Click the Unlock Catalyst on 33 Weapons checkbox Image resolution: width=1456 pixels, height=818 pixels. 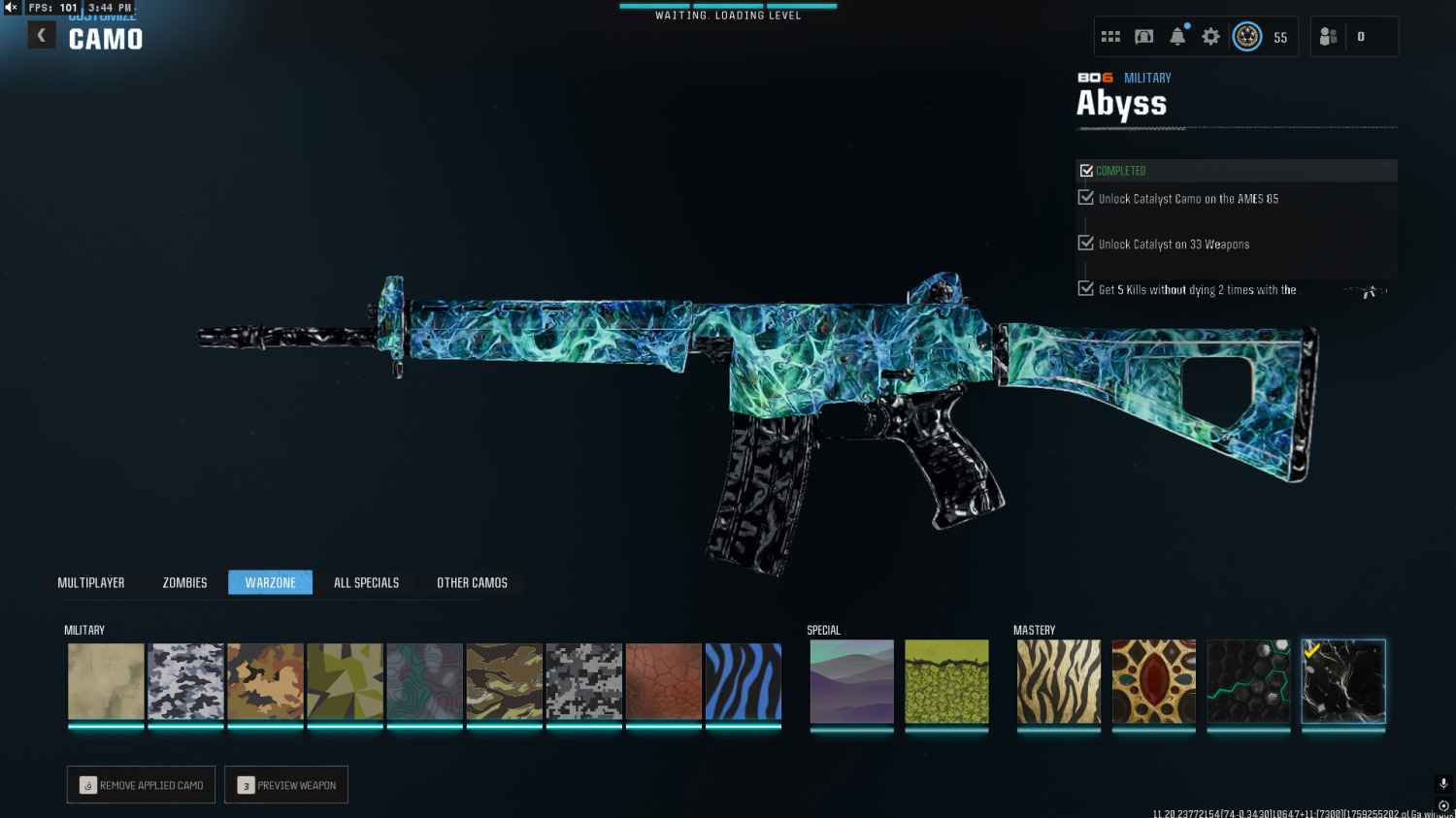click(1084, 242)
